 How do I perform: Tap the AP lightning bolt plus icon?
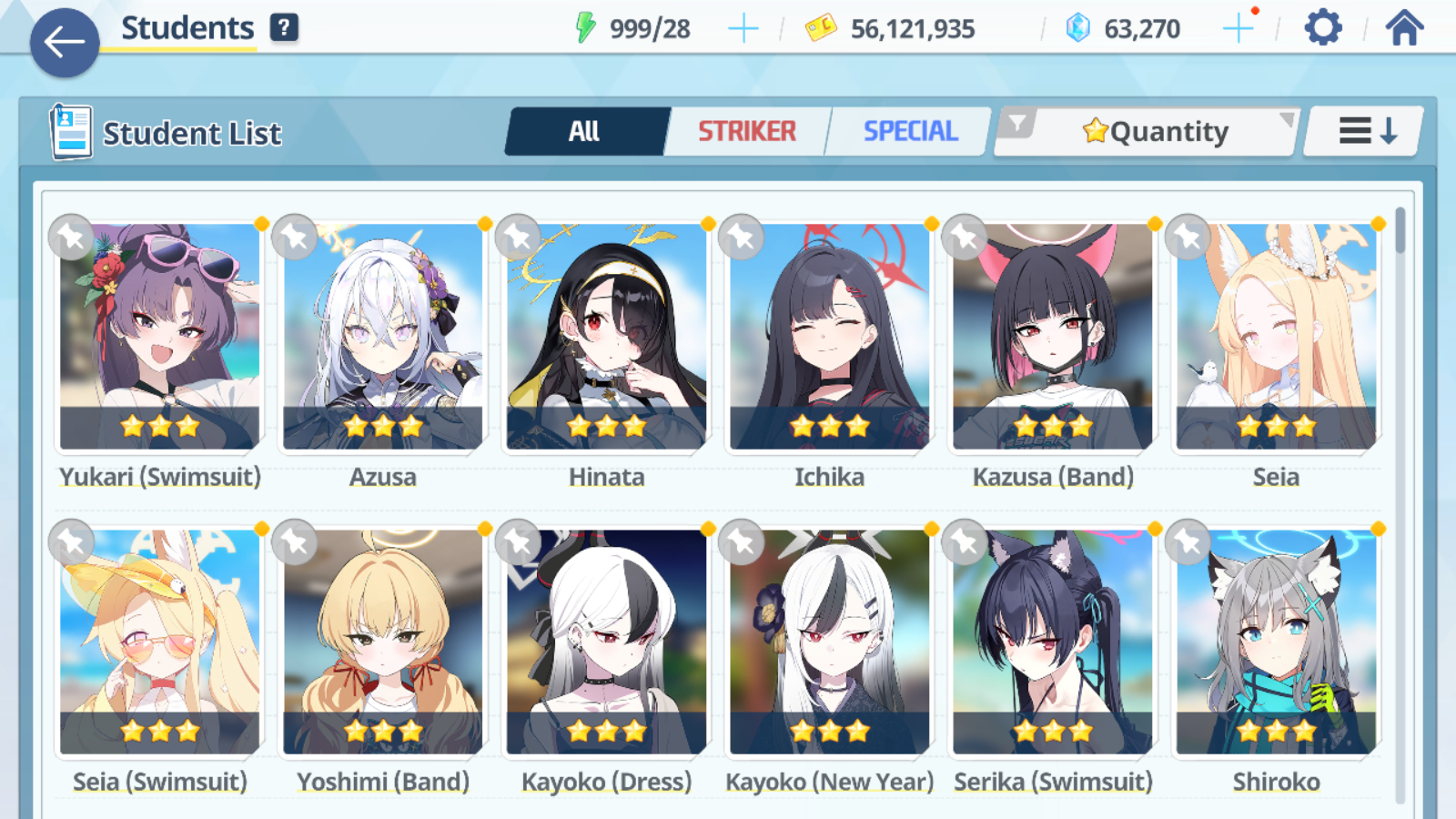pyautogui.click(x=743, y=27)
